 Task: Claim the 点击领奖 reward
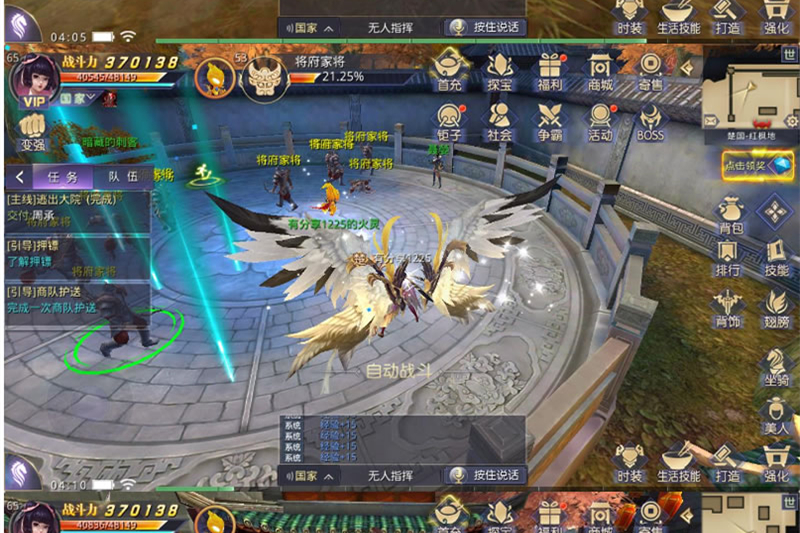pyautogui.click(x=758, y=166)
